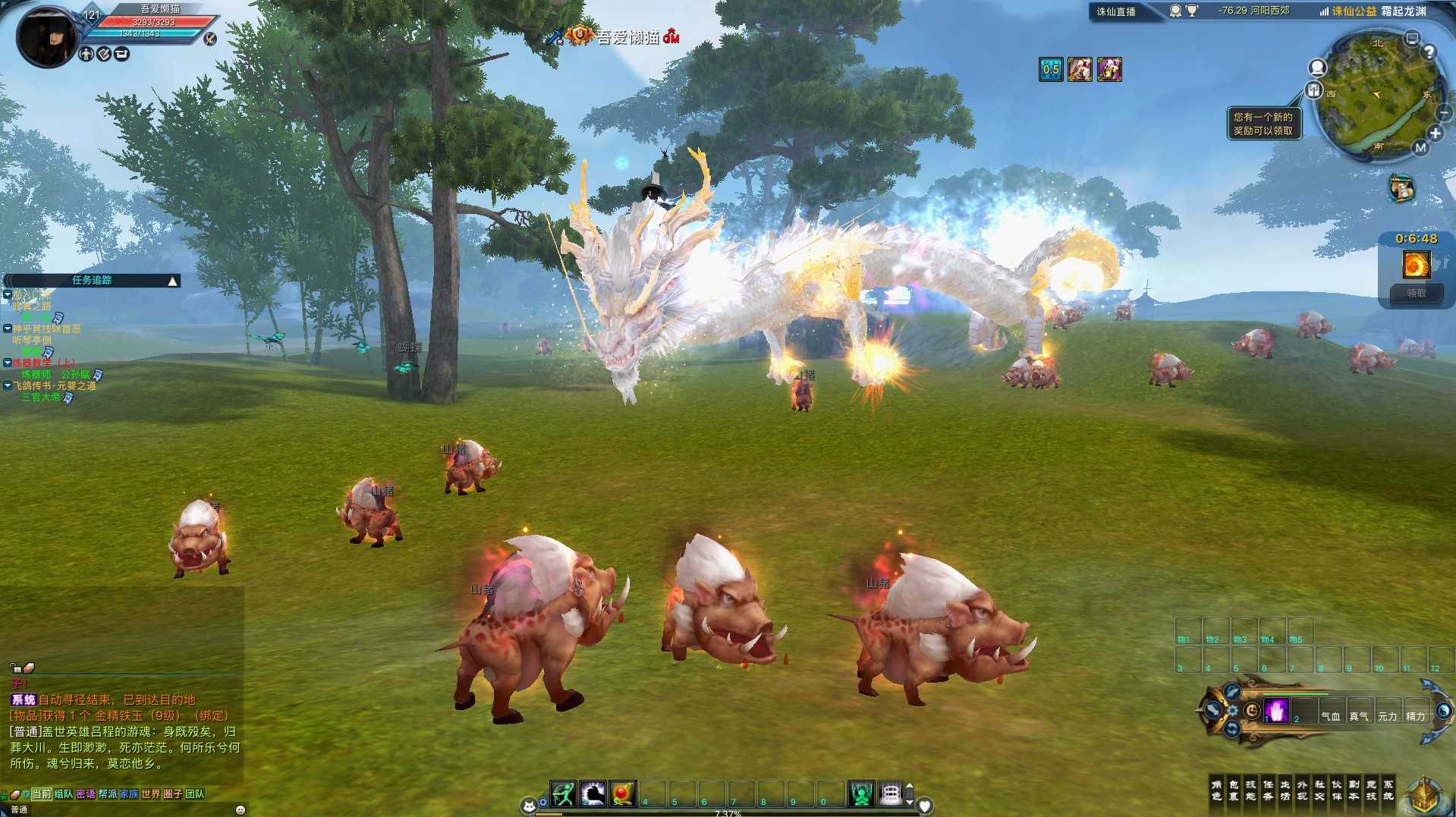The width and height of the screenshot is (1456, 817).
Task: Open the 技能 skills menu
Action: pos(1250,790)
